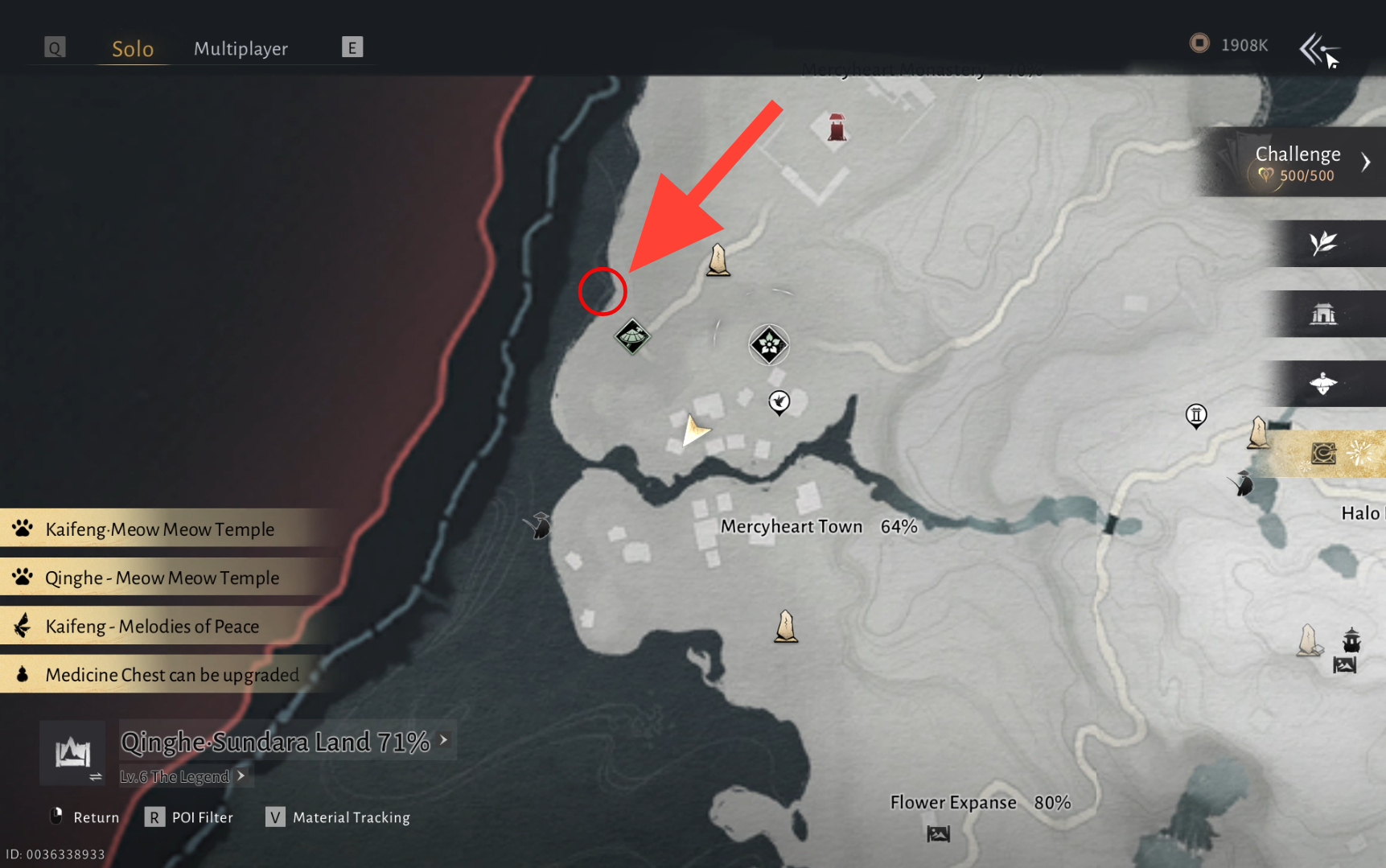Click the Mercyheart Town 64% label

[x=818, y=526]
